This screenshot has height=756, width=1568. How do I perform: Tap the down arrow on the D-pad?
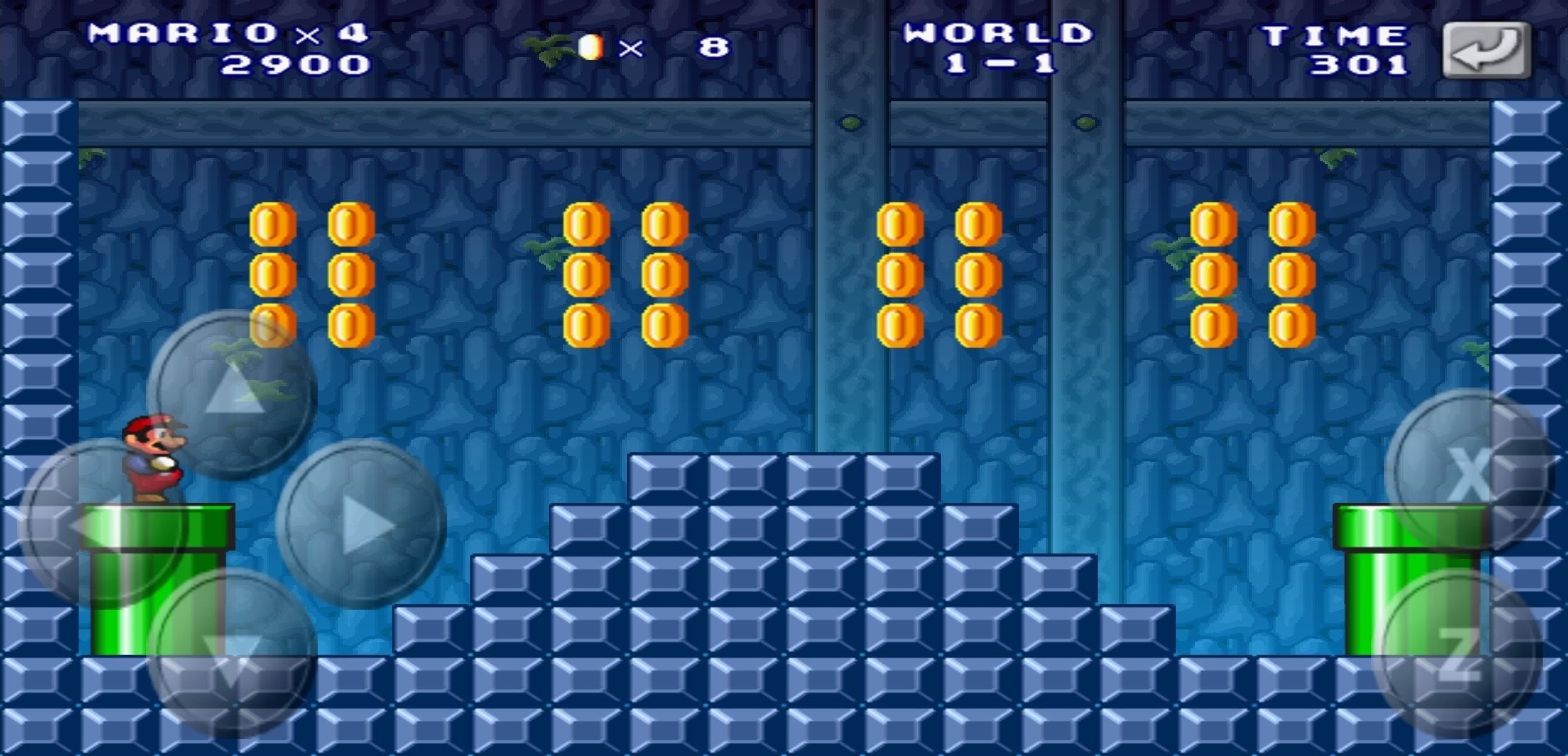232,653
